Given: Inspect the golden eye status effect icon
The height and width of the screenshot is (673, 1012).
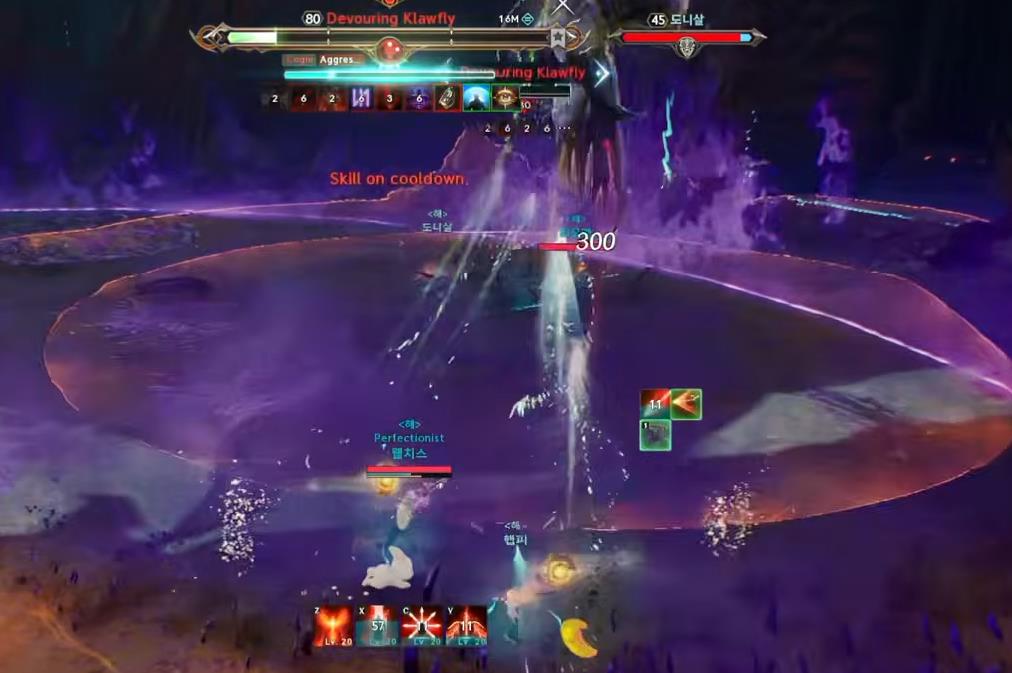Looking at the screenshot, I should [x=505, y=98].
